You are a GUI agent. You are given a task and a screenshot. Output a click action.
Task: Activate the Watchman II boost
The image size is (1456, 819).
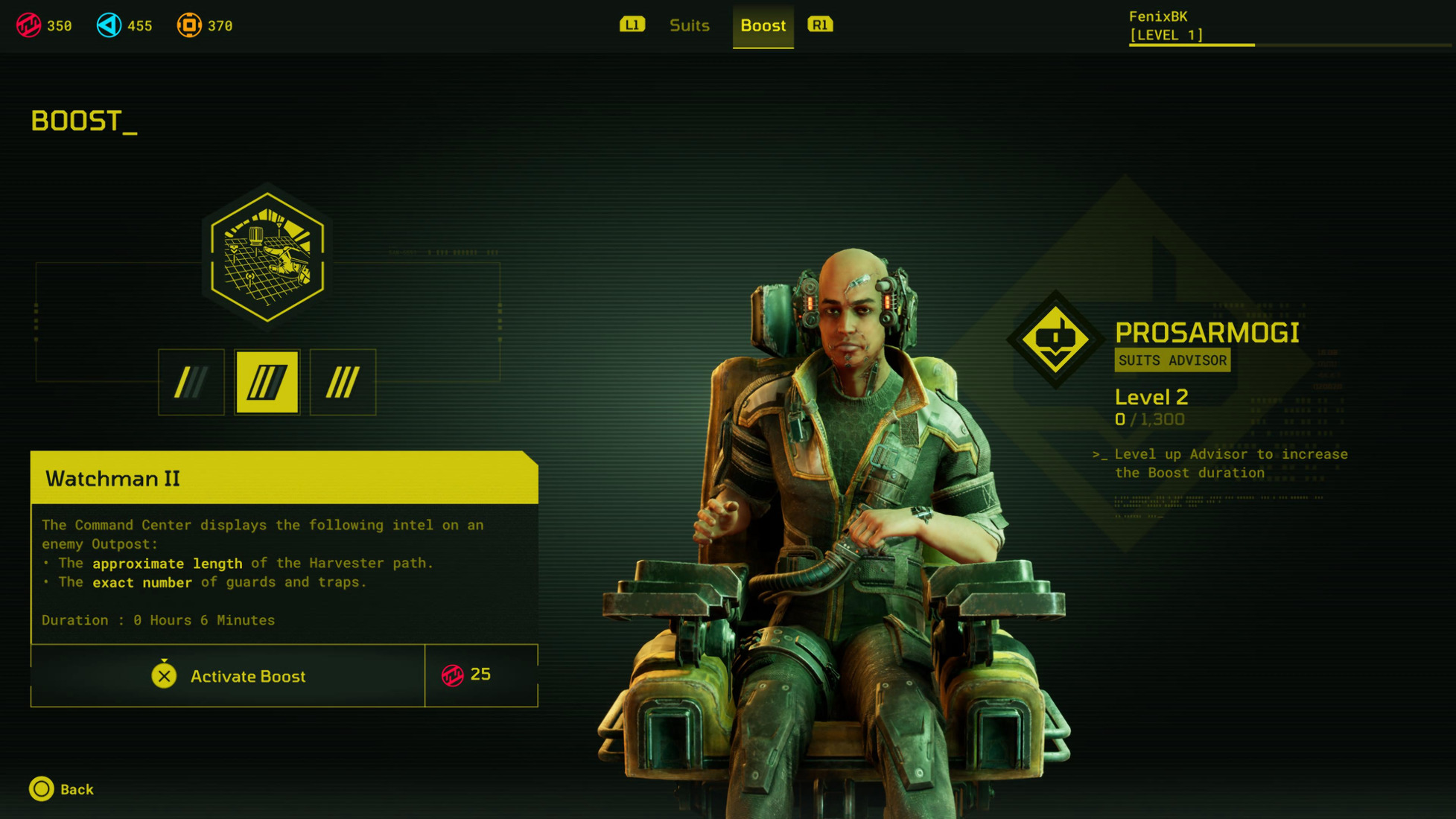228,676
